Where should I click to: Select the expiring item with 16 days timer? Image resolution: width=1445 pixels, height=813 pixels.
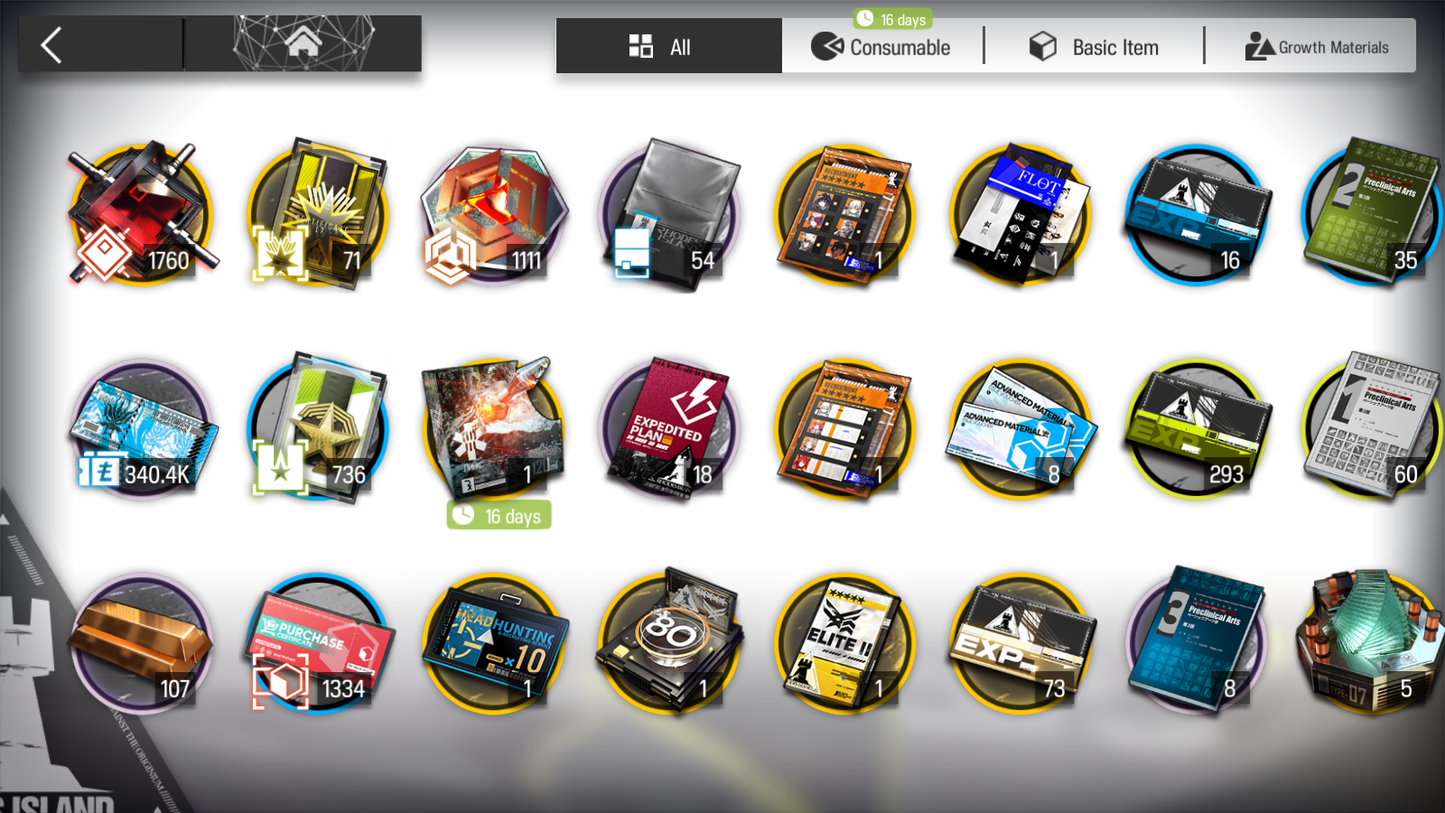coord(494,428)
